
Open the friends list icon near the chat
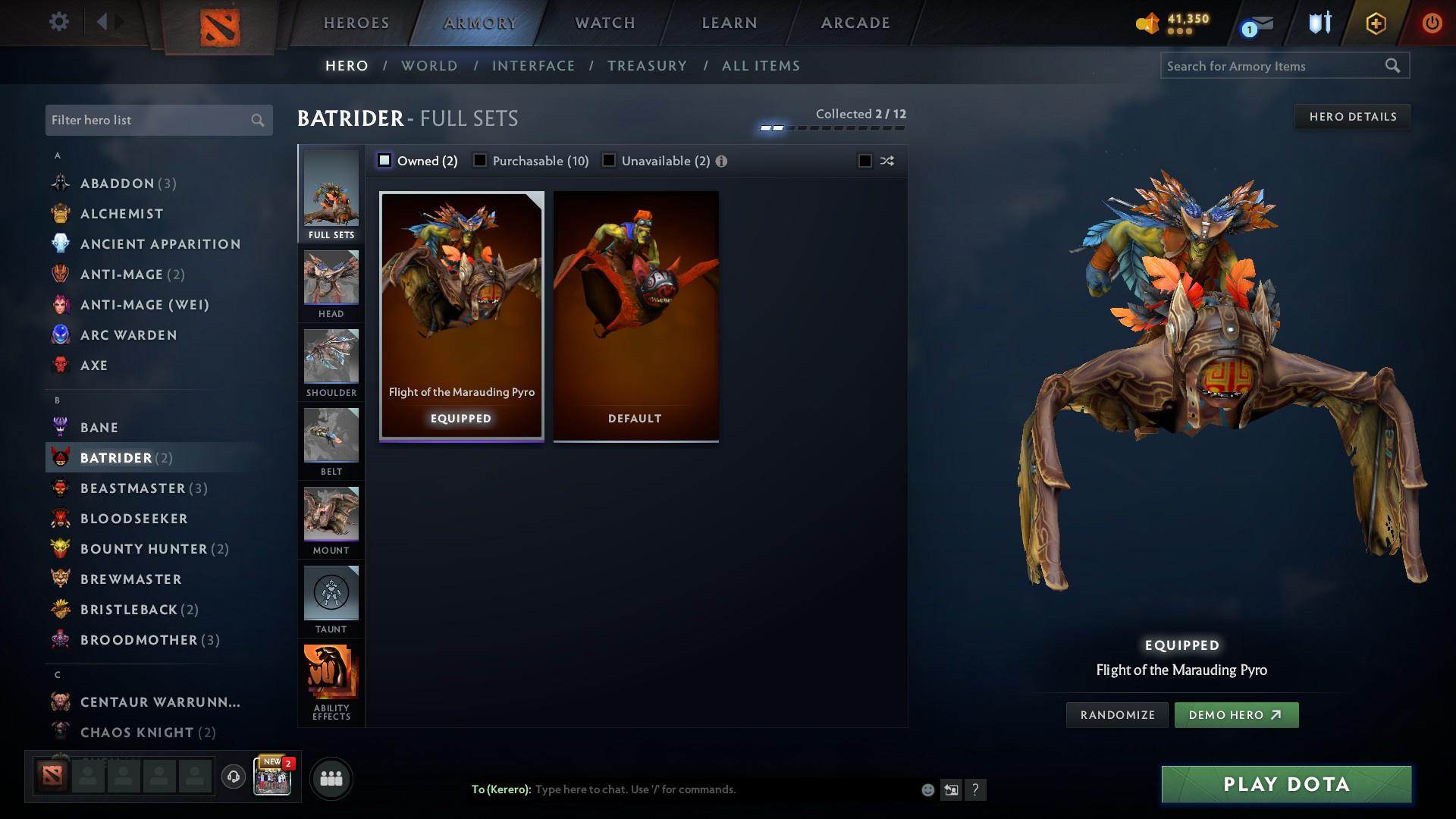[x=330, y=778]
